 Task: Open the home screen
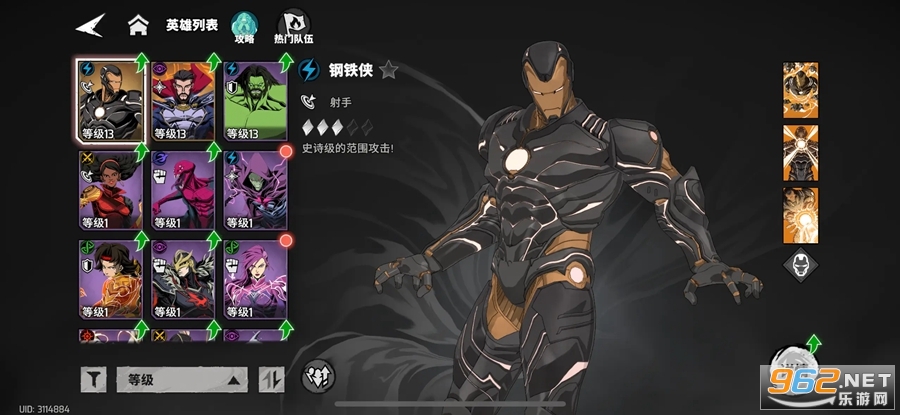pos(139,24)
